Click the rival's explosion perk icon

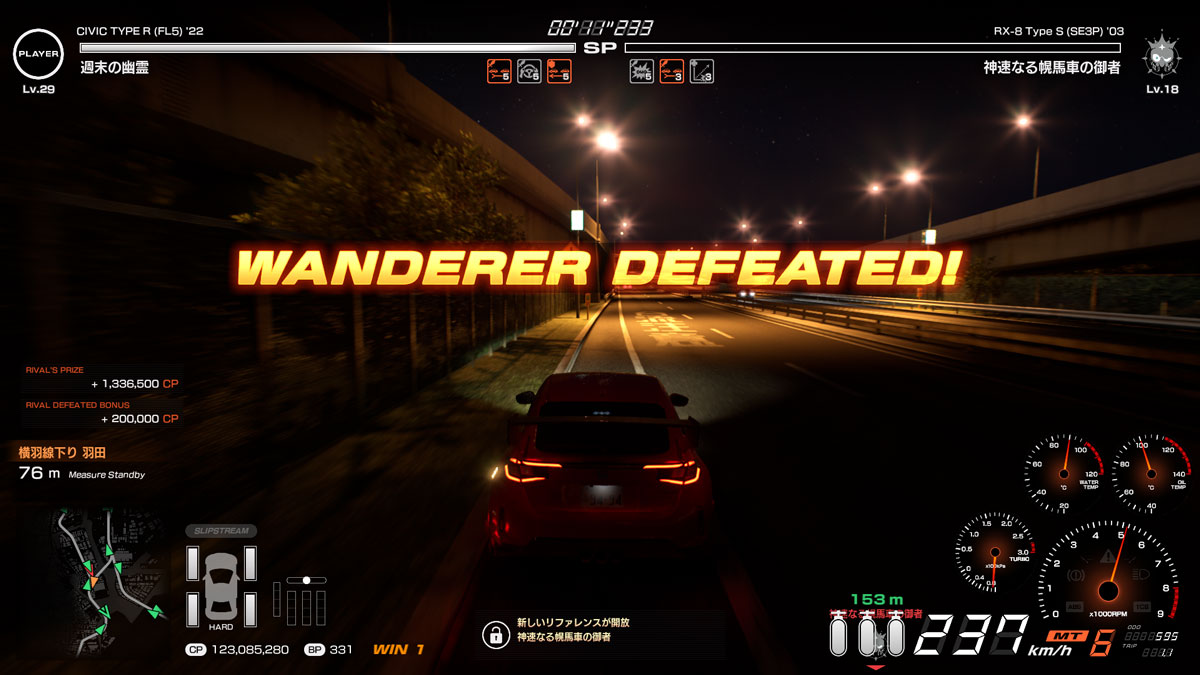641,71
